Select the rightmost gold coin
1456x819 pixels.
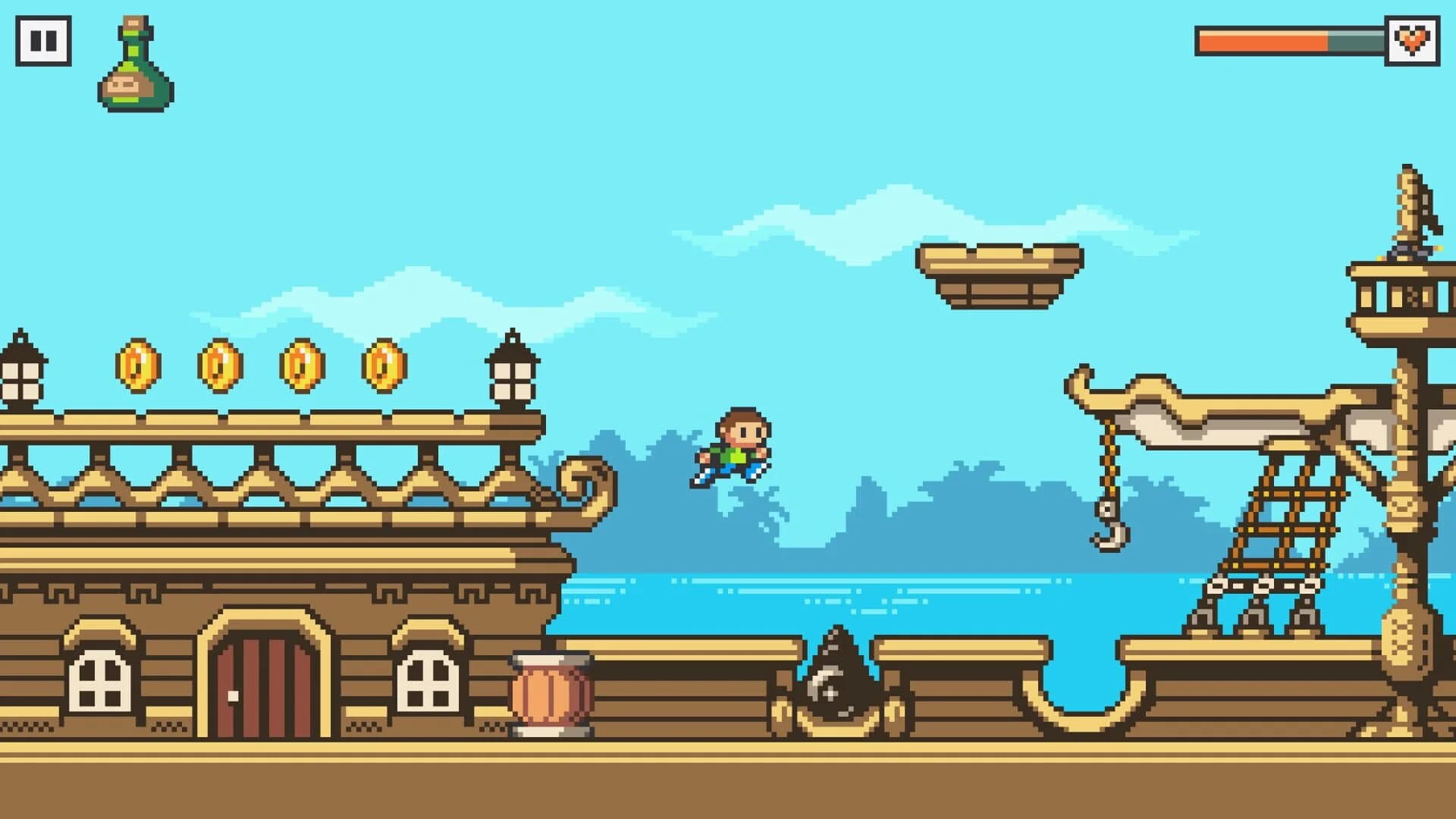(384, 366)
